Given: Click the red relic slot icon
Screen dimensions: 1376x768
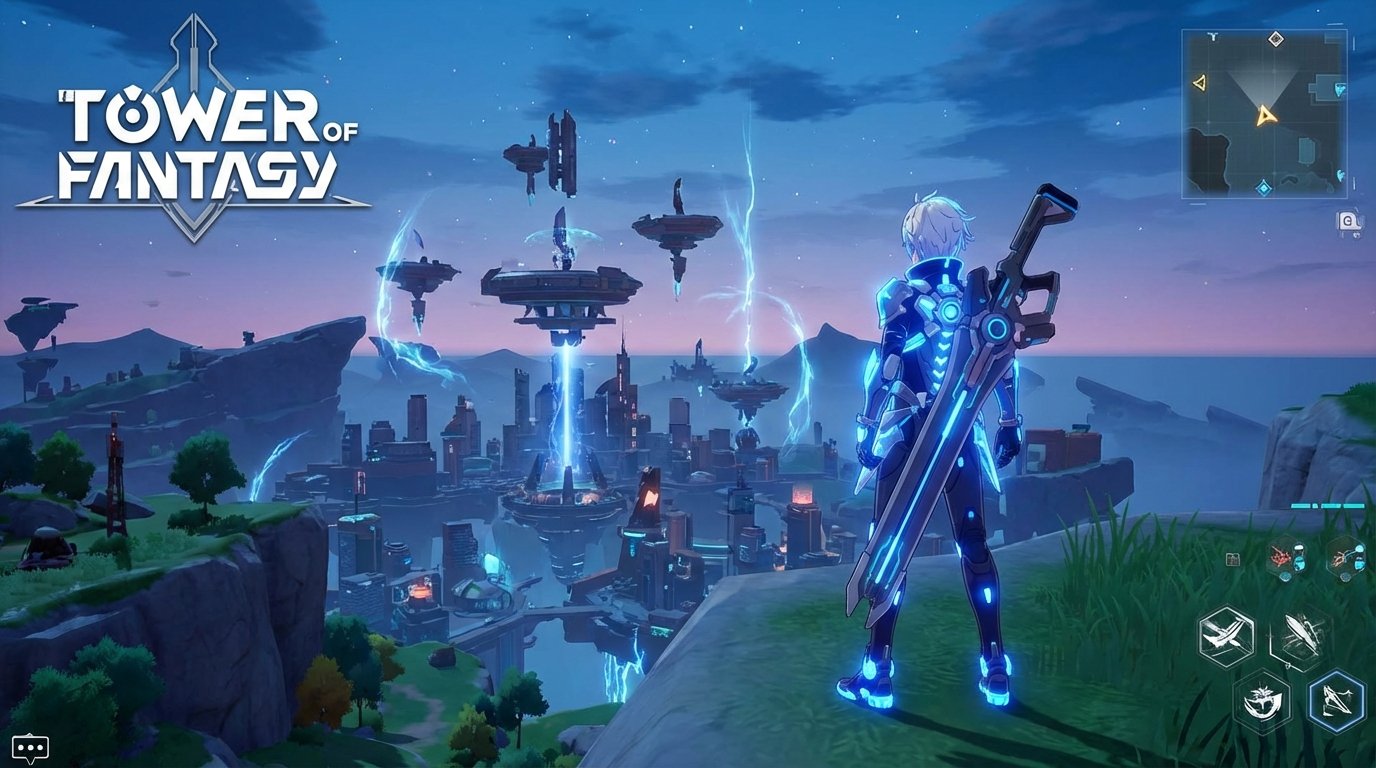Looking at the screenshot, I should (1279, 557).
